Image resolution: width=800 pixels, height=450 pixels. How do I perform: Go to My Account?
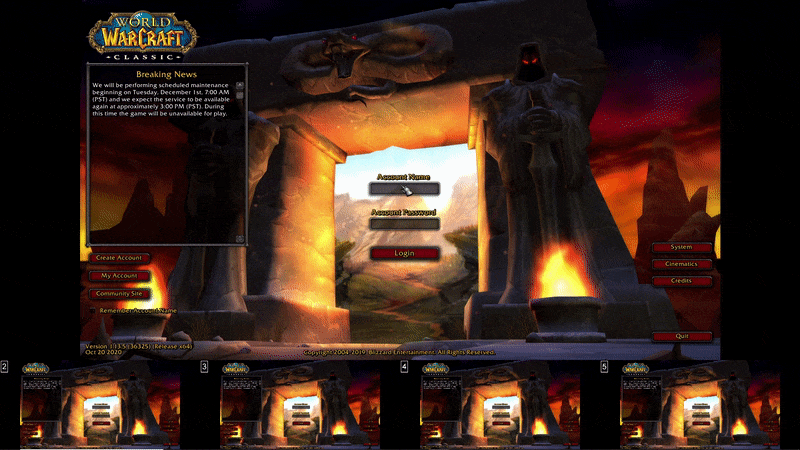118,276
